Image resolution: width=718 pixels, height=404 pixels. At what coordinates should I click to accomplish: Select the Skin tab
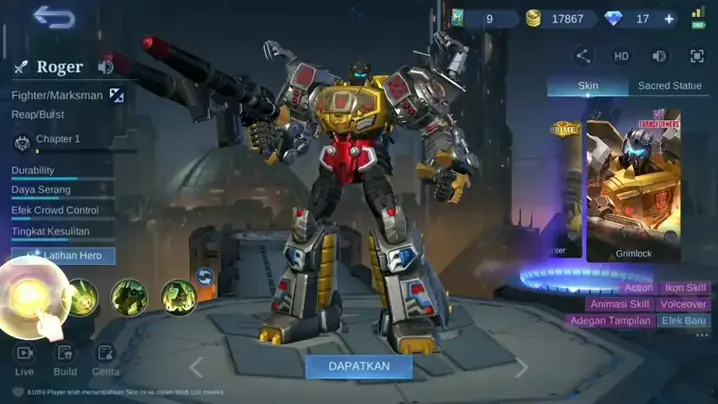point(588,86)
